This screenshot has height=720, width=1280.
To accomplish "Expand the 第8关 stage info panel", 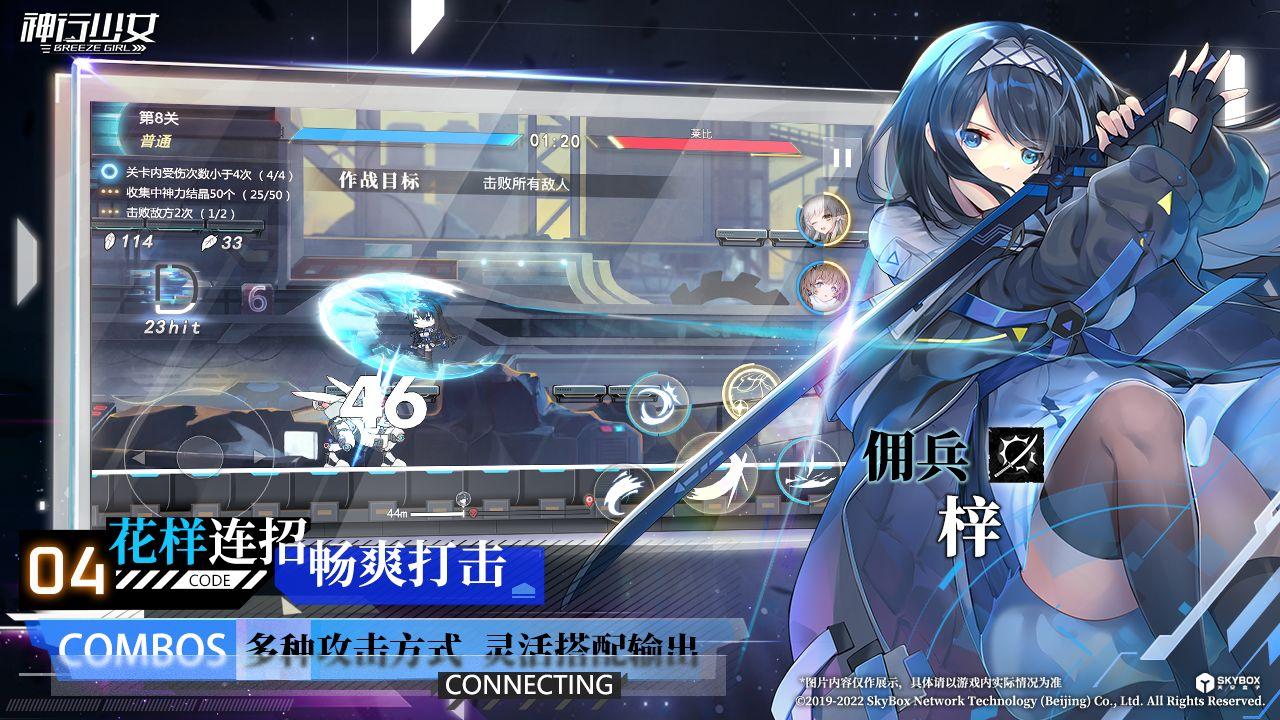I will (157, 119).
